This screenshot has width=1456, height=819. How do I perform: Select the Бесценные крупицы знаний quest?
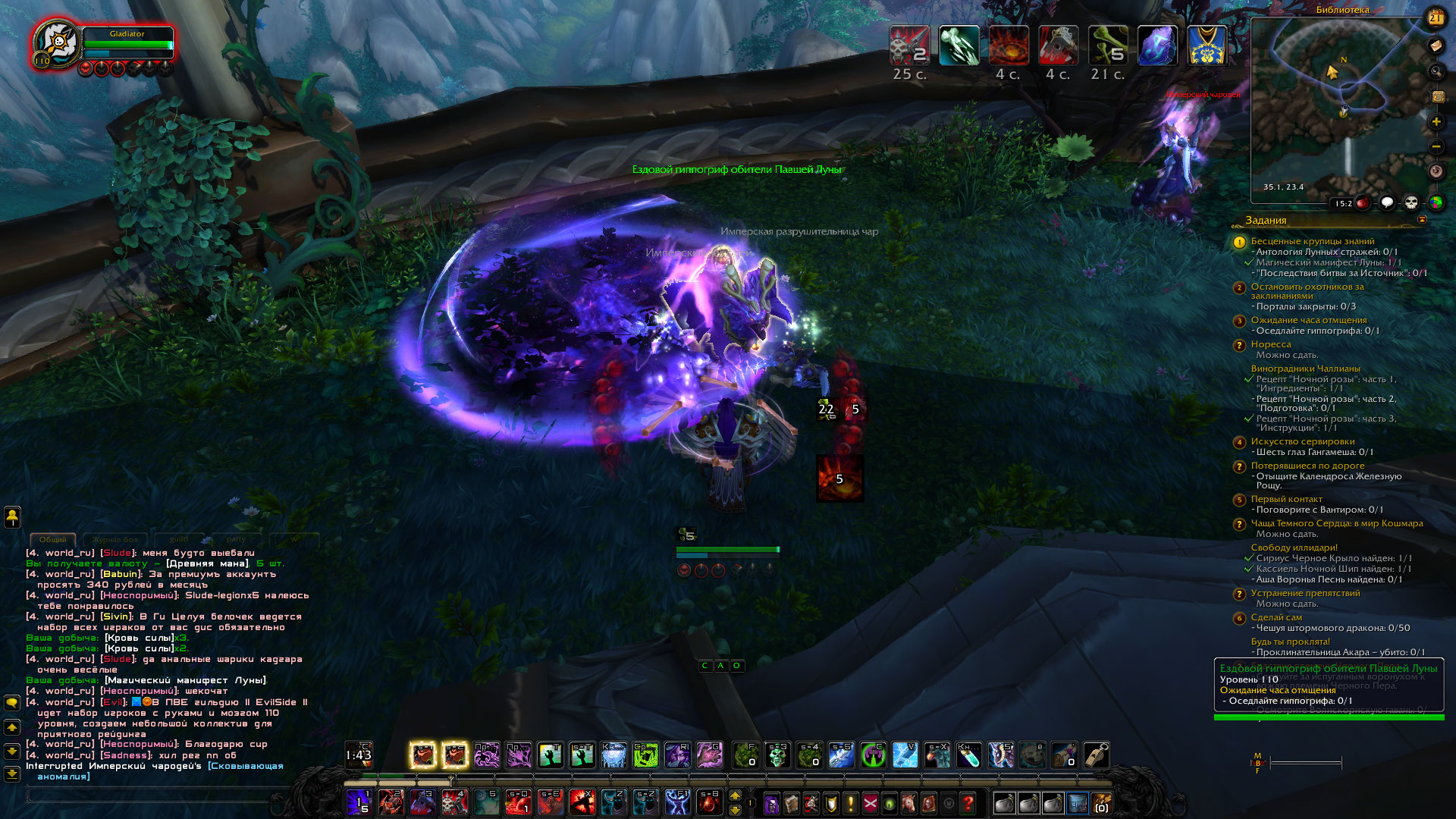click(1312, 241)
